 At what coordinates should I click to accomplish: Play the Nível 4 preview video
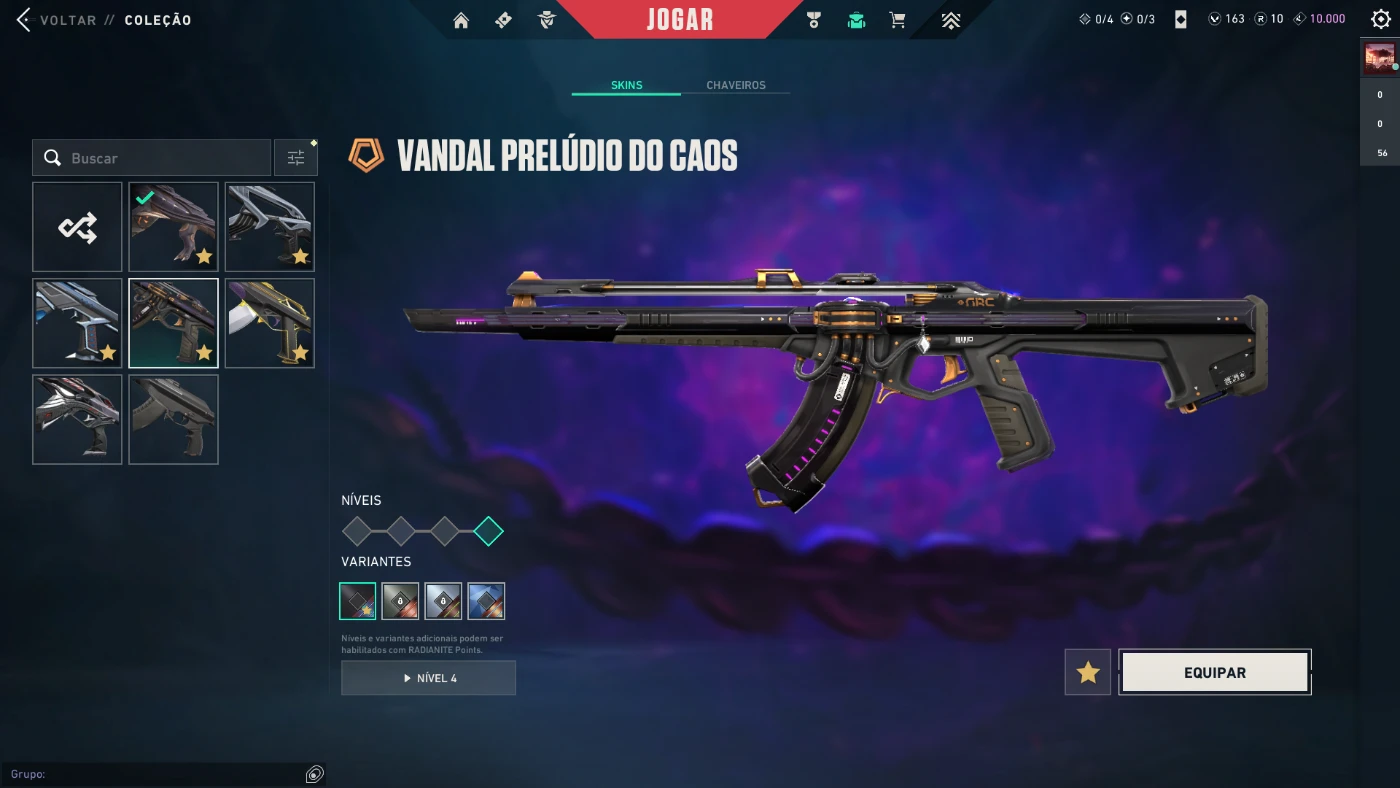428,678
